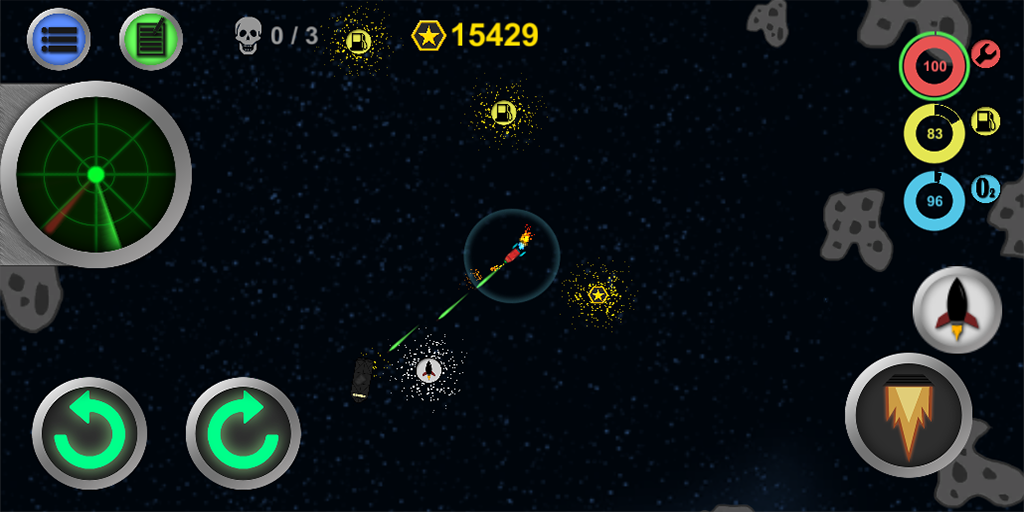Rotate the ship clockwise
Screen dimensions: 1024x512
coord(243,433)
